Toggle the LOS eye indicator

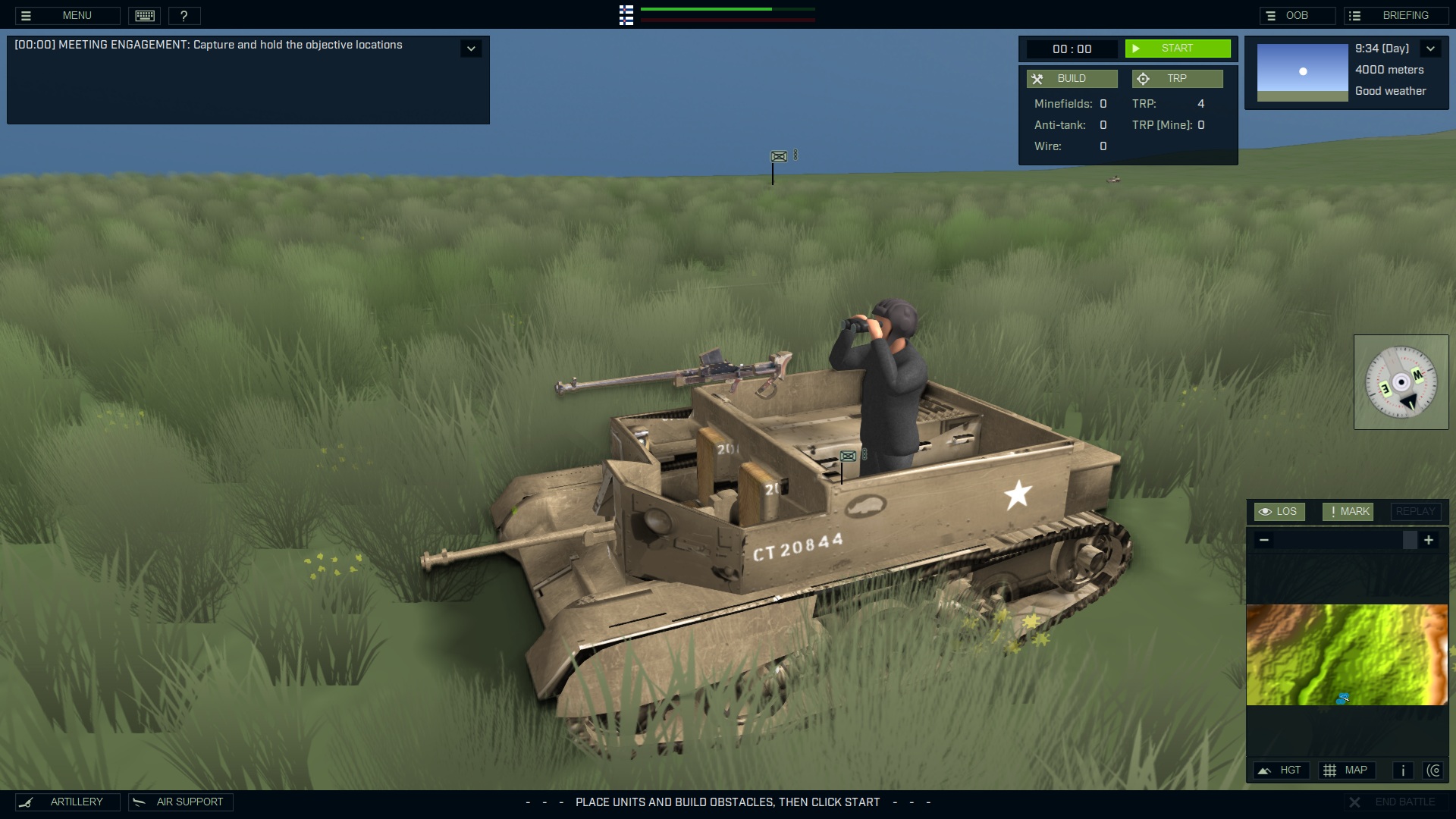coord(1280,511)
